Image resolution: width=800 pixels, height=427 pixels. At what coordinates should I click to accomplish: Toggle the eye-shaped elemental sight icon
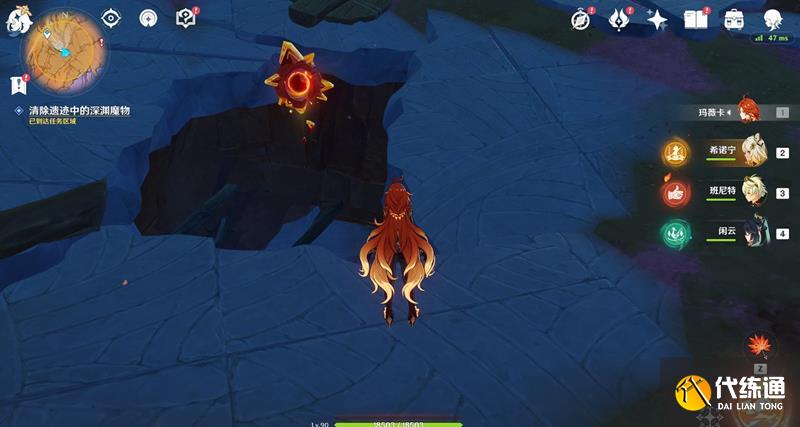pos(111,18)
